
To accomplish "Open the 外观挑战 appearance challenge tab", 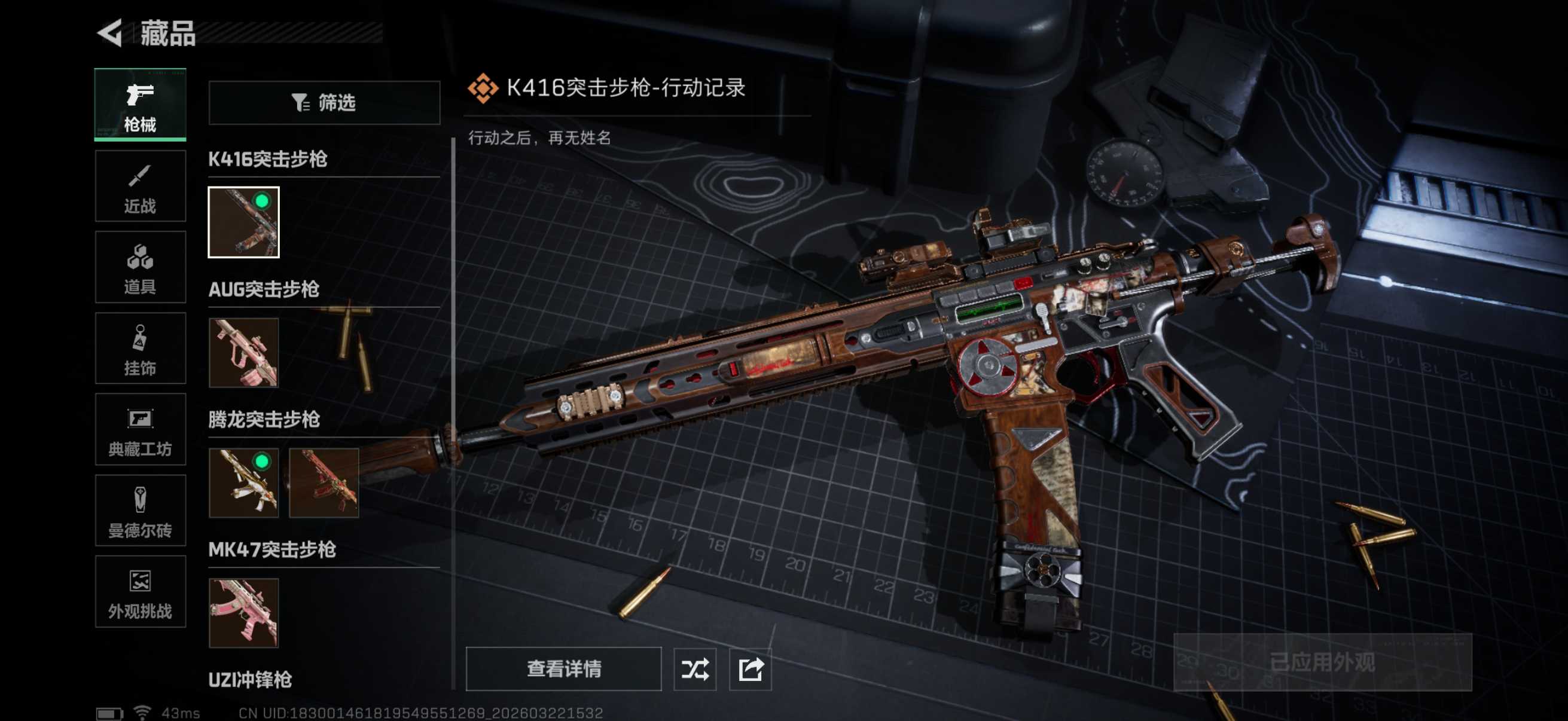I will coord(140,592).
